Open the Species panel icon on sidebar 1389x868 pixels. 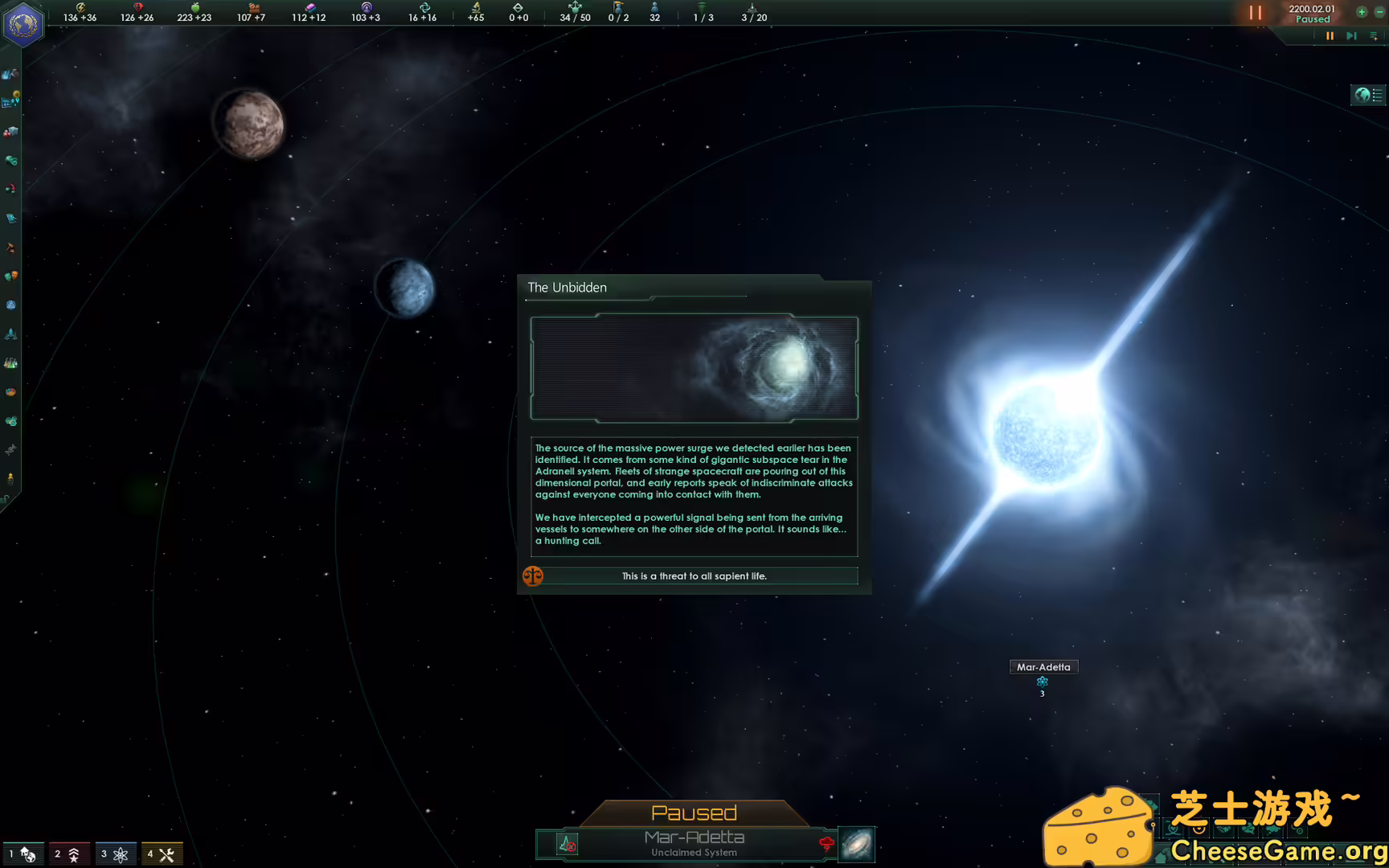point(10,450)
